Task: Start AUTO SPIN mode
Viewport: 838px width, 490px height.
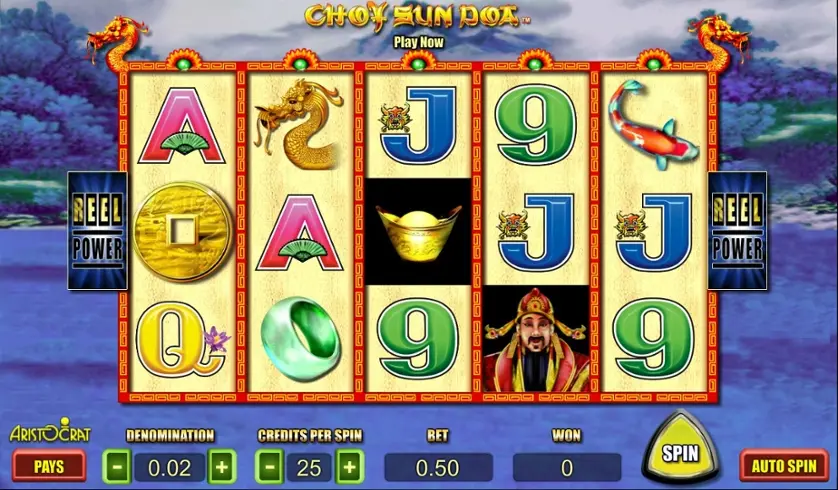Action: coord(783,465)
